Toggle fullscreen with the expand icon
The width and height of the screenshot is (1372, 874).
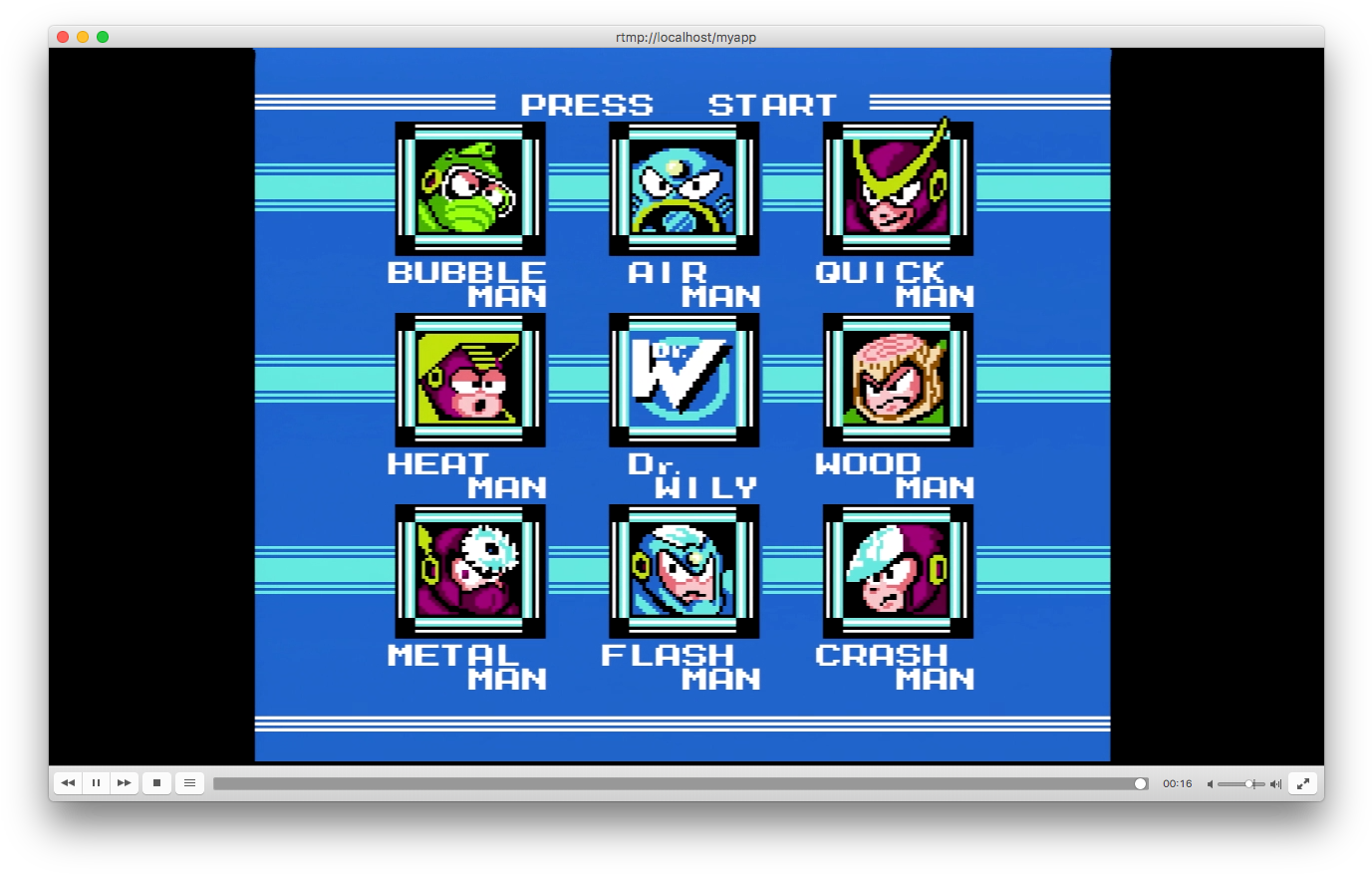click(x=1303, y=782)
